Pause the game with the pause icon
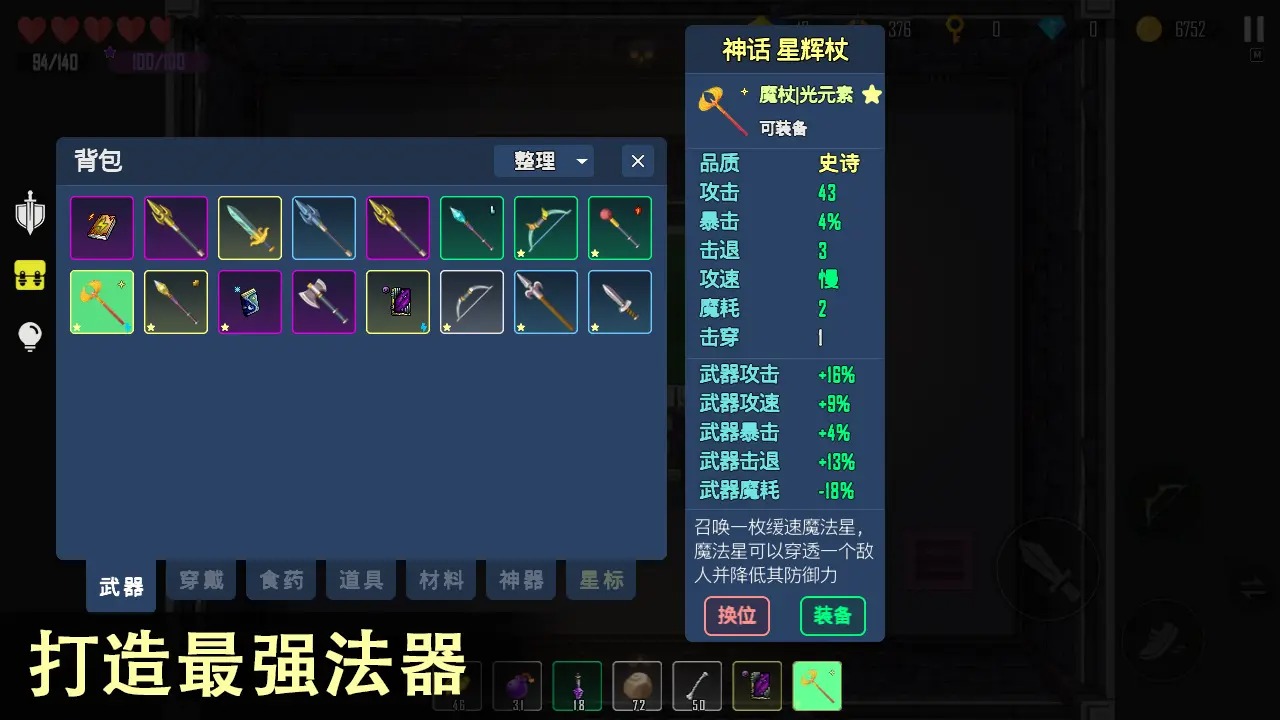This screenshot has height=720, width=1280. coord(1253,29)
